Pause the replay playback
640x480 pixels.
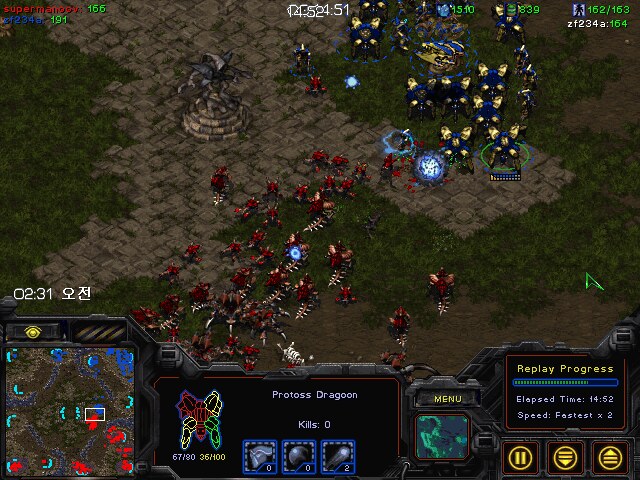520,457
